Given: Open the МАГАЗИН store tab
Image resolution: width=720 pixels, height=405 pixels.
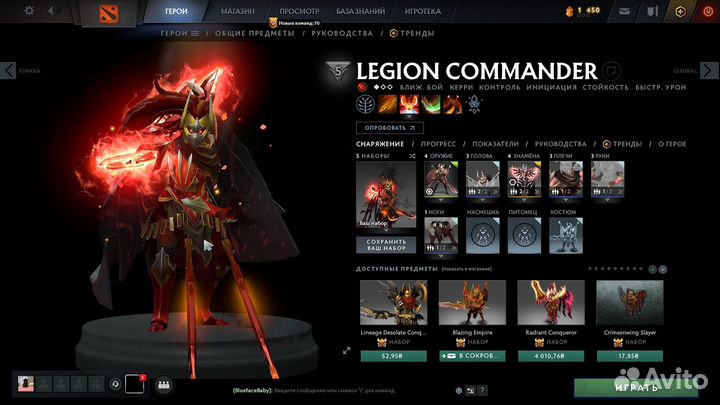Looking at the screenshot, I should click(236, 10).
